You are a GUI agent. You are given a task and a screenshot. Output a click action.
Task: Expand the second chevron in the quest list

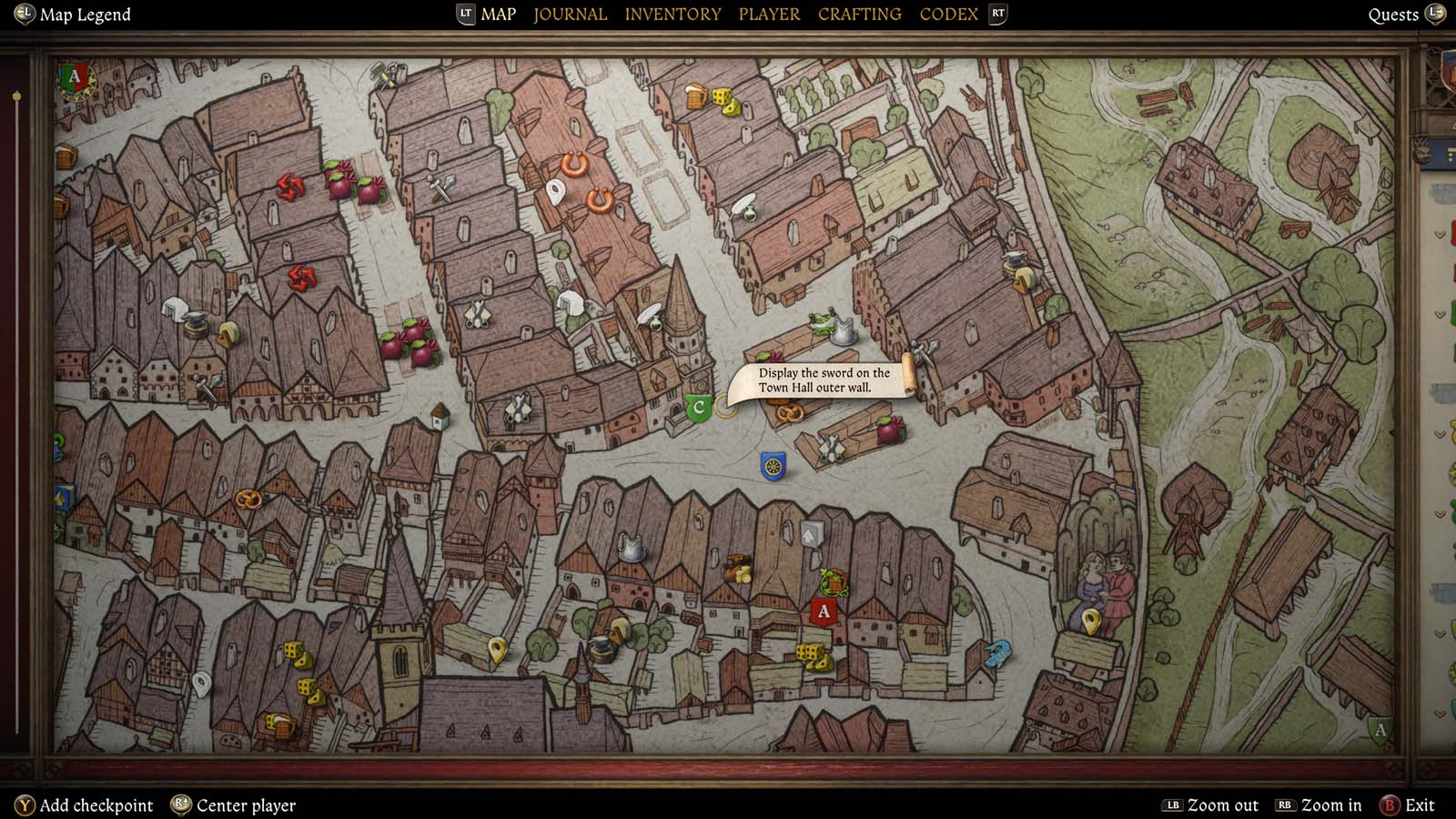click(1437, 312)
